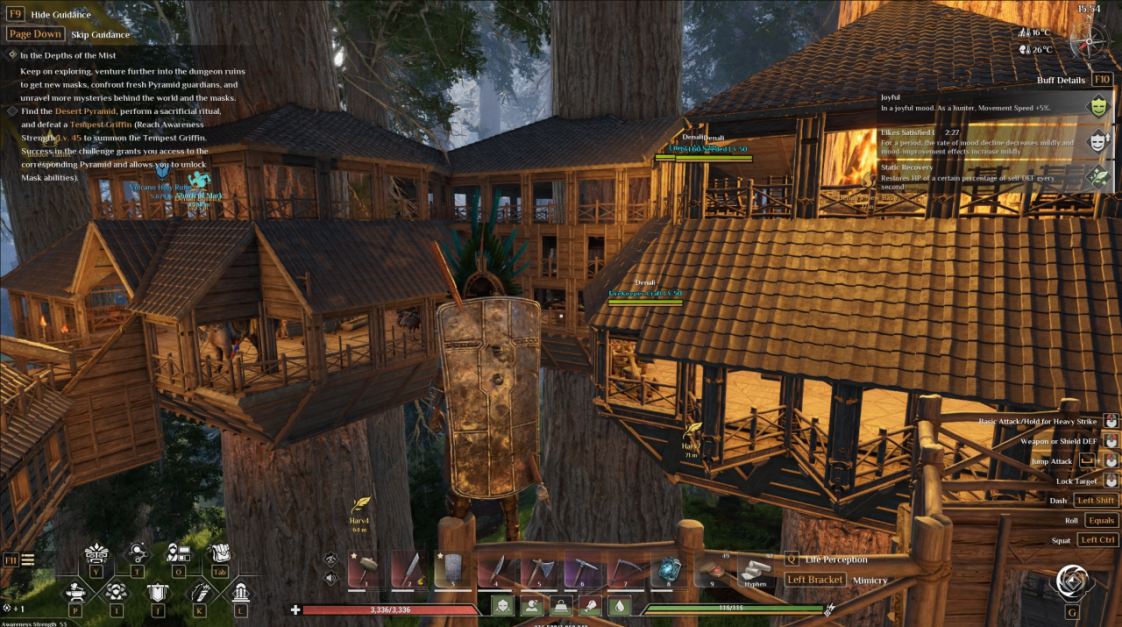
Task: Activate the swirling mask ability icon
Action: pos(1071,582)
